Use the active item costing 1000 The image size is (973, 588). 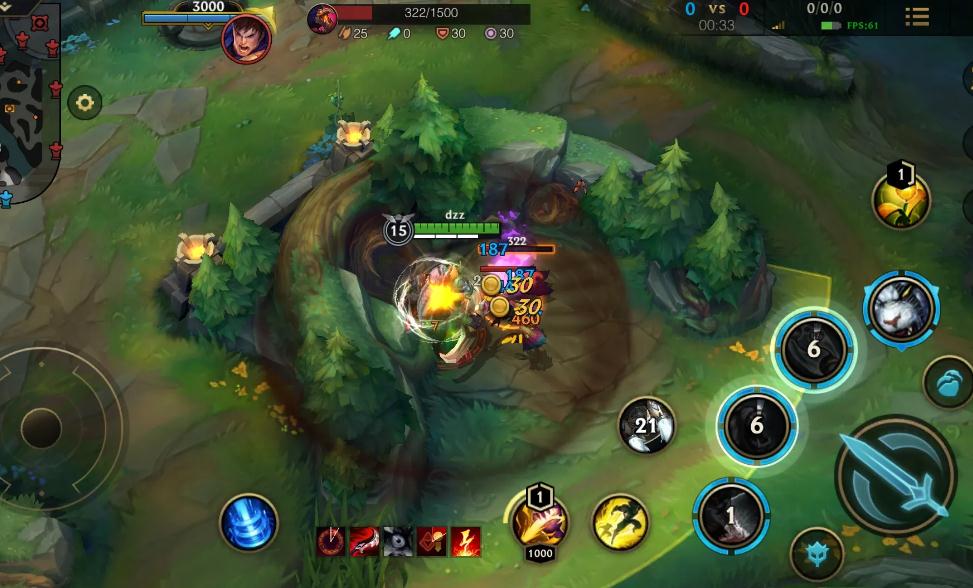[x=540, y=521]
